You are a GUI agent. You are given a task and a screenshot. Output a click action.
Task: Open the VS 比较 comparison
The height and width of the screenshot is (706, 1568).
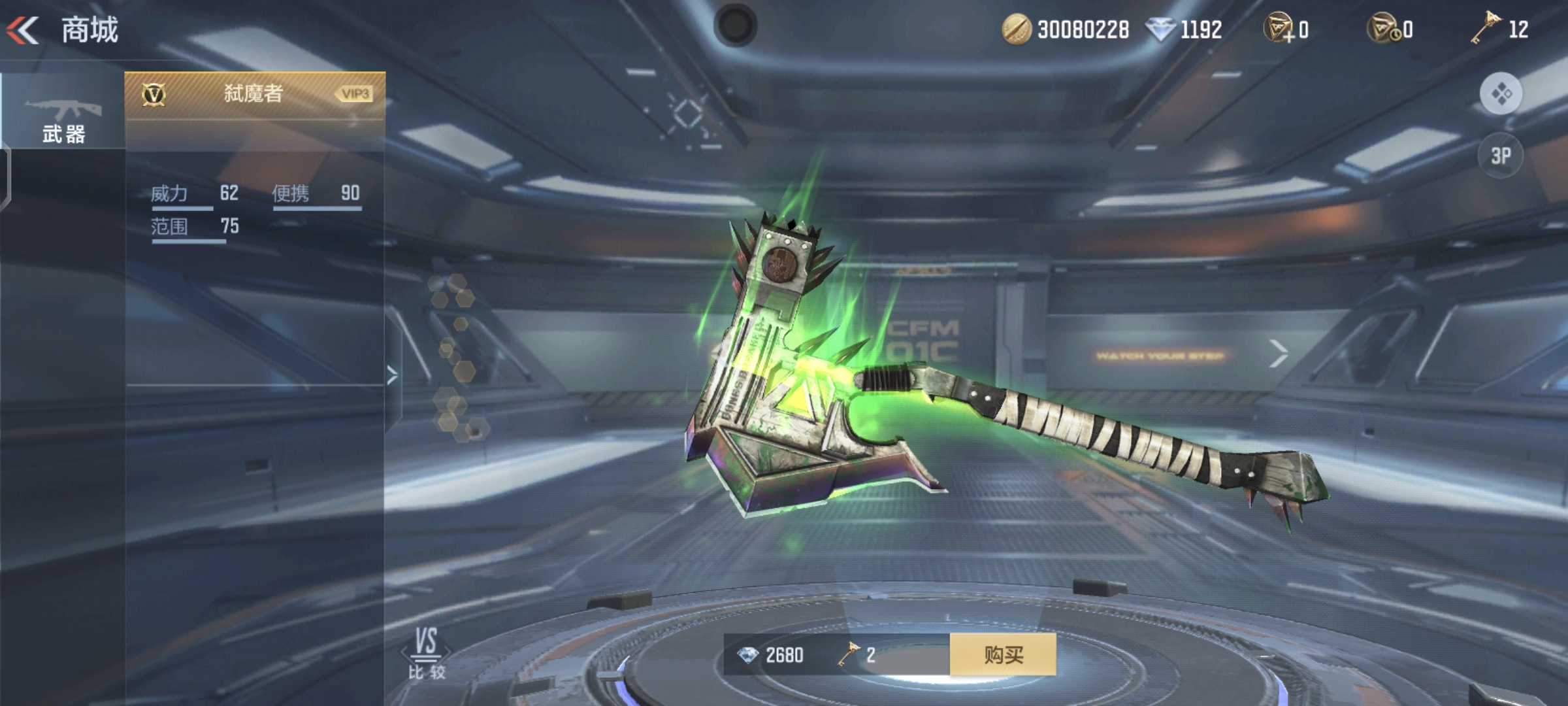(427, 654)
